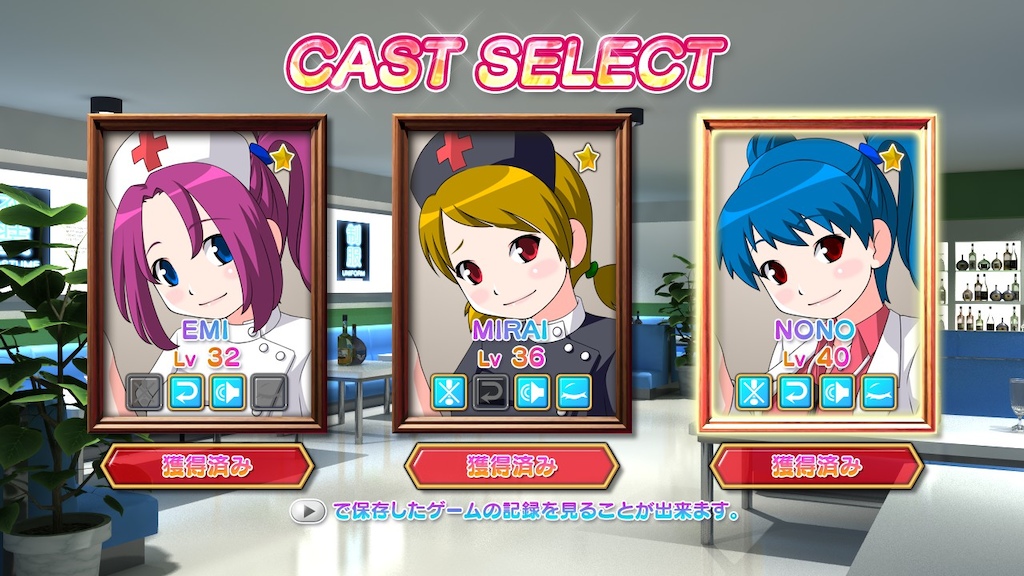Screen dimensions: 1024x576
Task: Click the red 獲得済み button under NONO
Action: 816,466
